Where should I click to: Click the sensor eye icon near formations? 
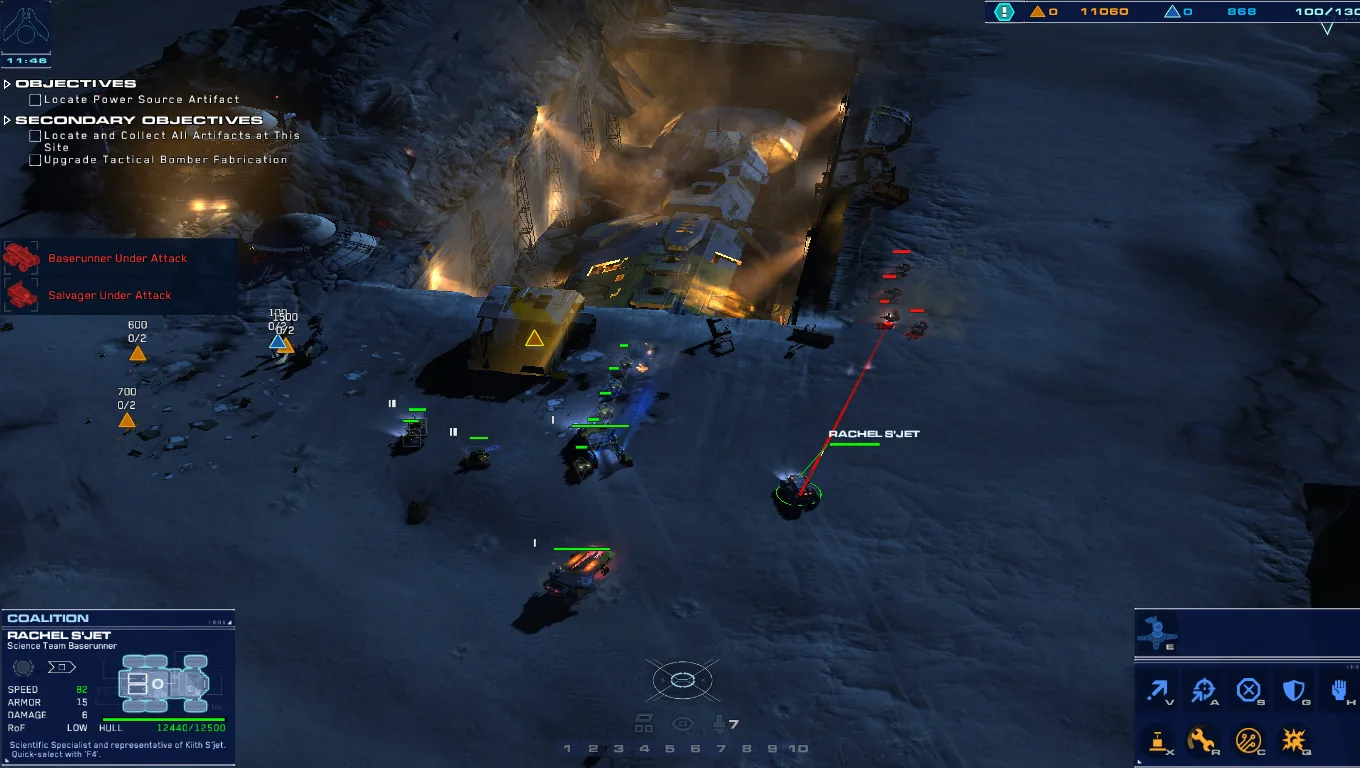click(x=683, y=722)
